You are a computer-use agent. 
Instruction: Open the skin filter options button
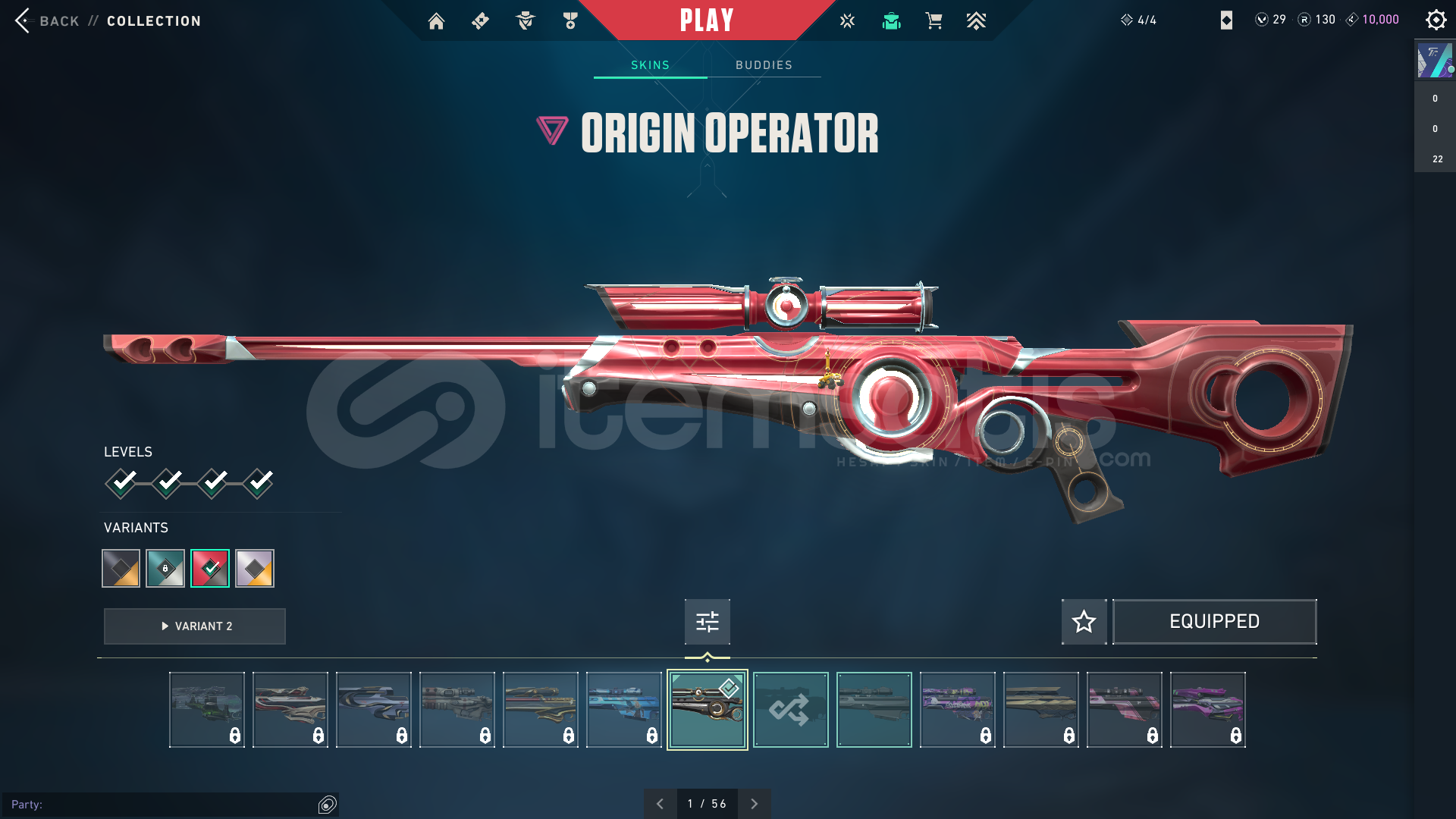click(x=707, y=622)
